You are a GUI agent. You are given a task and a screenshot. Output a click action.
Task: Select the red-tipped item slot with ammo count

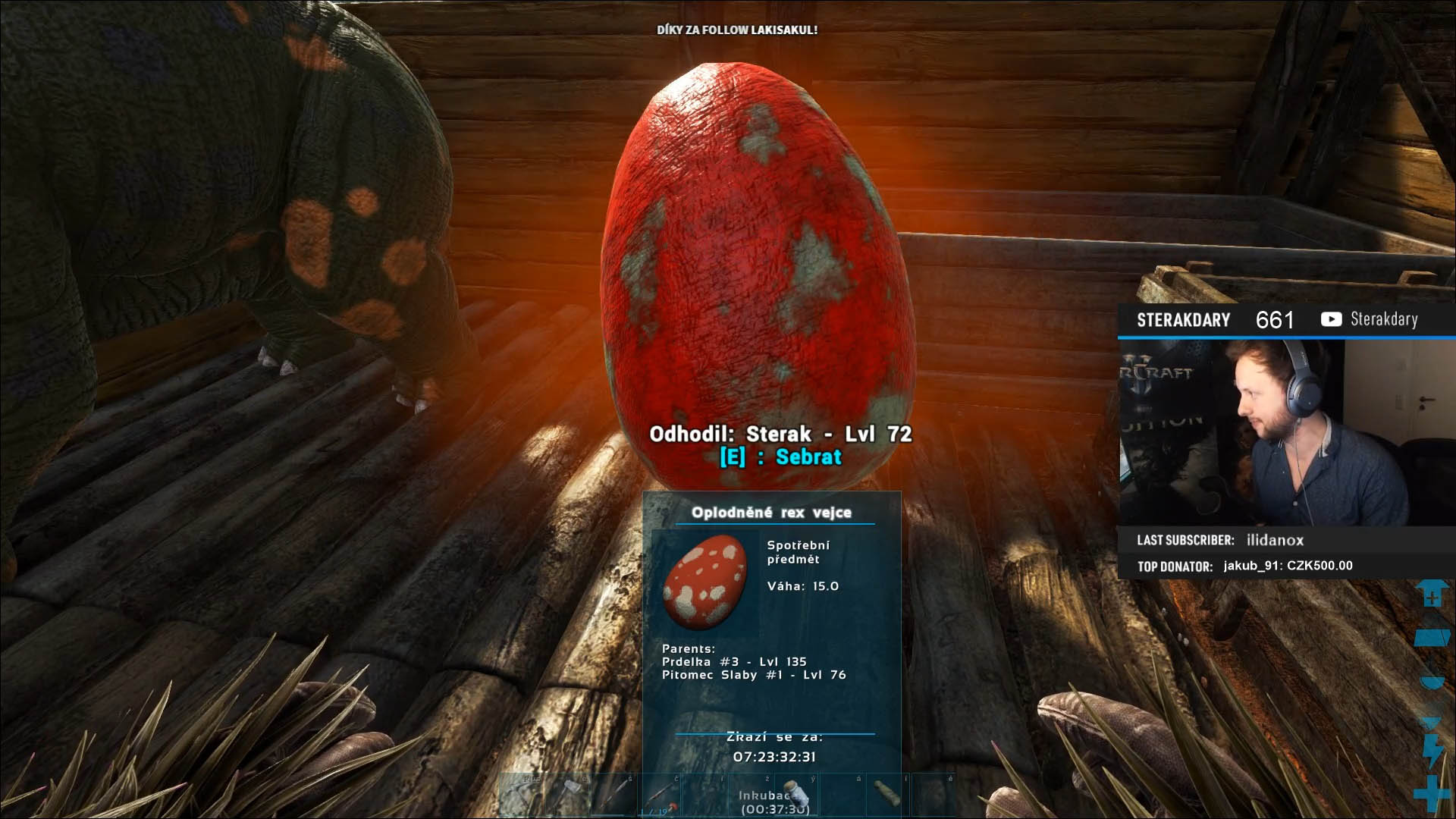point(660,796)
